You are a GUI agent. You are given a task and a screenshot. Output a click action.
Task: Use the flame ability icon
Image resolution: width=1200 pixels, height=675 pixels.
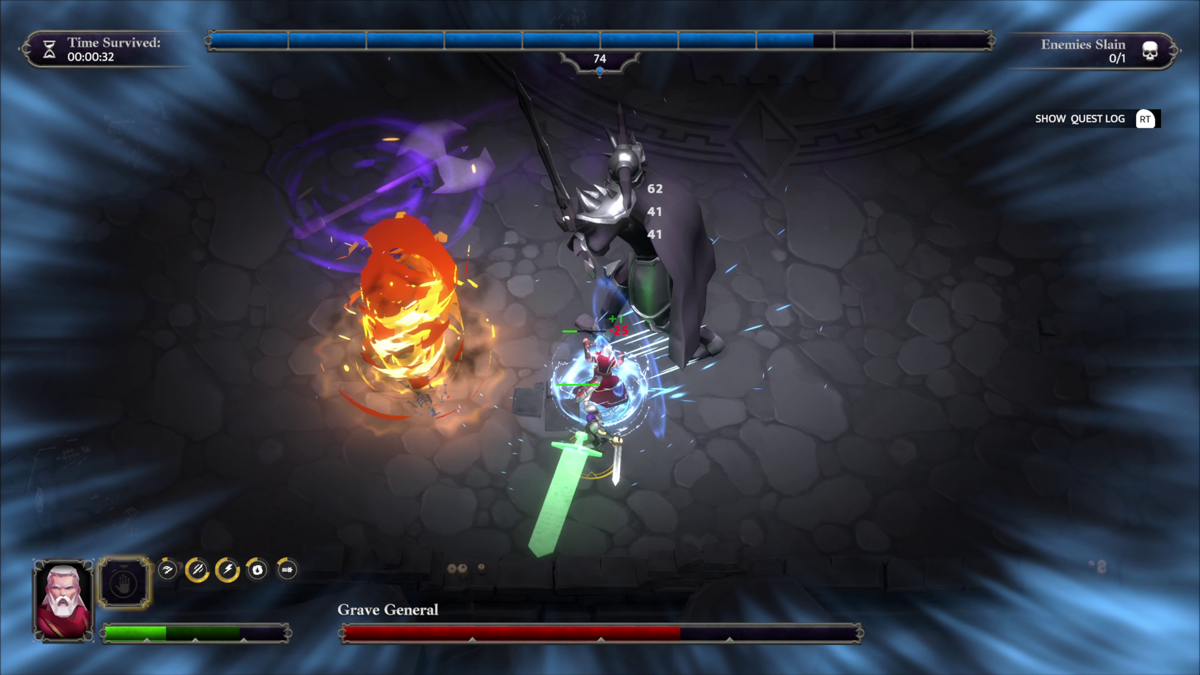(x=257, y=570)
